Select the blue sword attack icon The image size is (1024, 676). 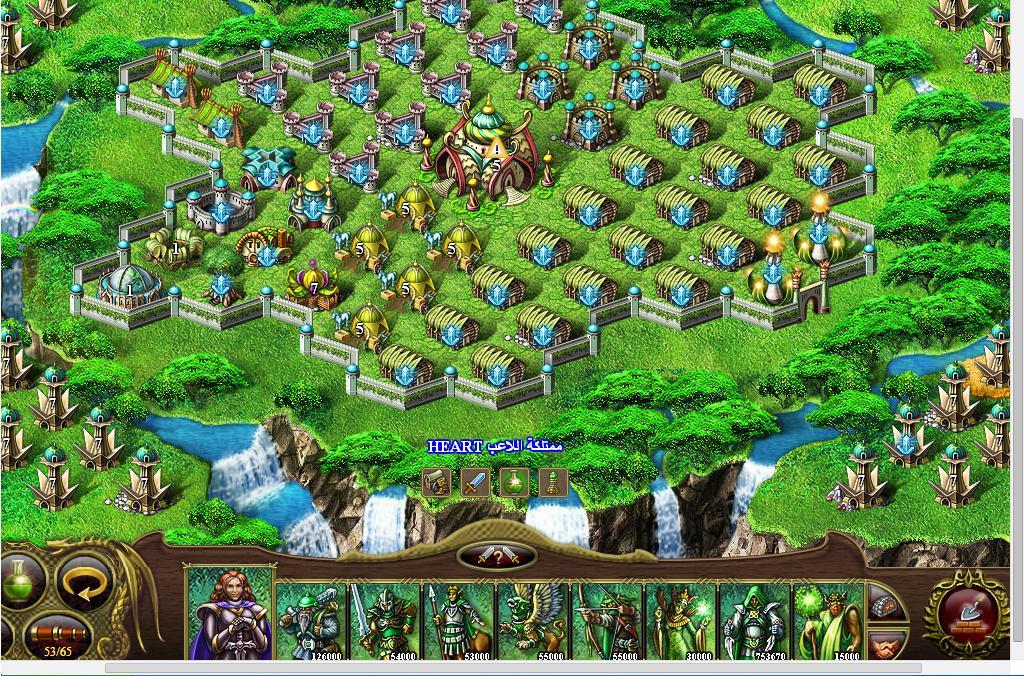click(x=475, y=483)
